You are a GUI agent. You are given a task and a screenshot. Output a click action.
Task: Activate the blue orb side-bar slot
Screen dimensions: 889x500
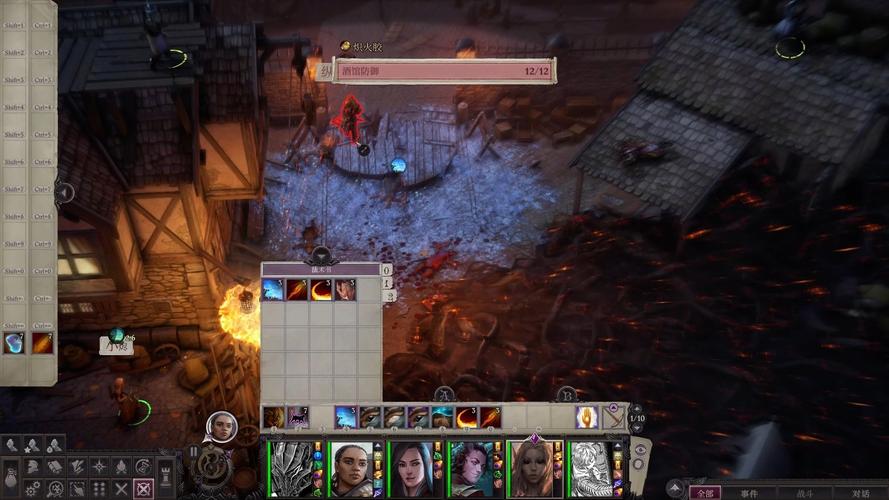14,344
